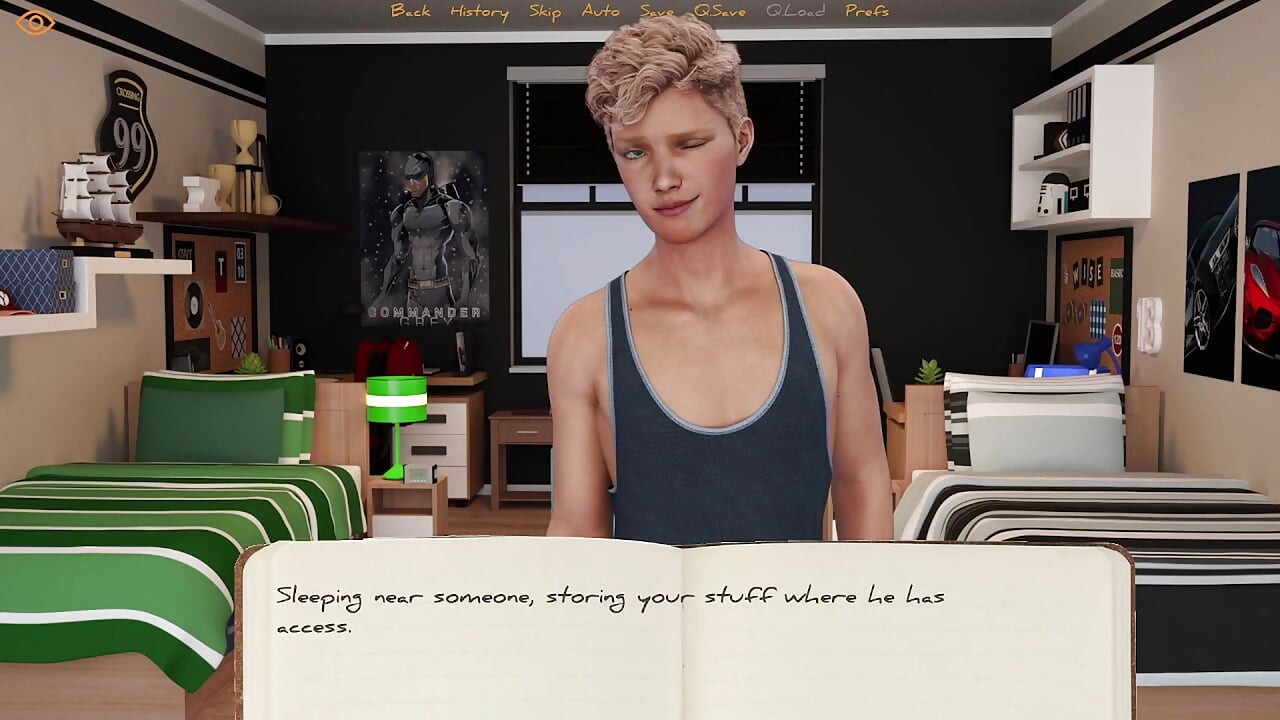Select the Commander poster on the wall
Viewport: 1280px width, 720px height.
click(x=422, y=235)
